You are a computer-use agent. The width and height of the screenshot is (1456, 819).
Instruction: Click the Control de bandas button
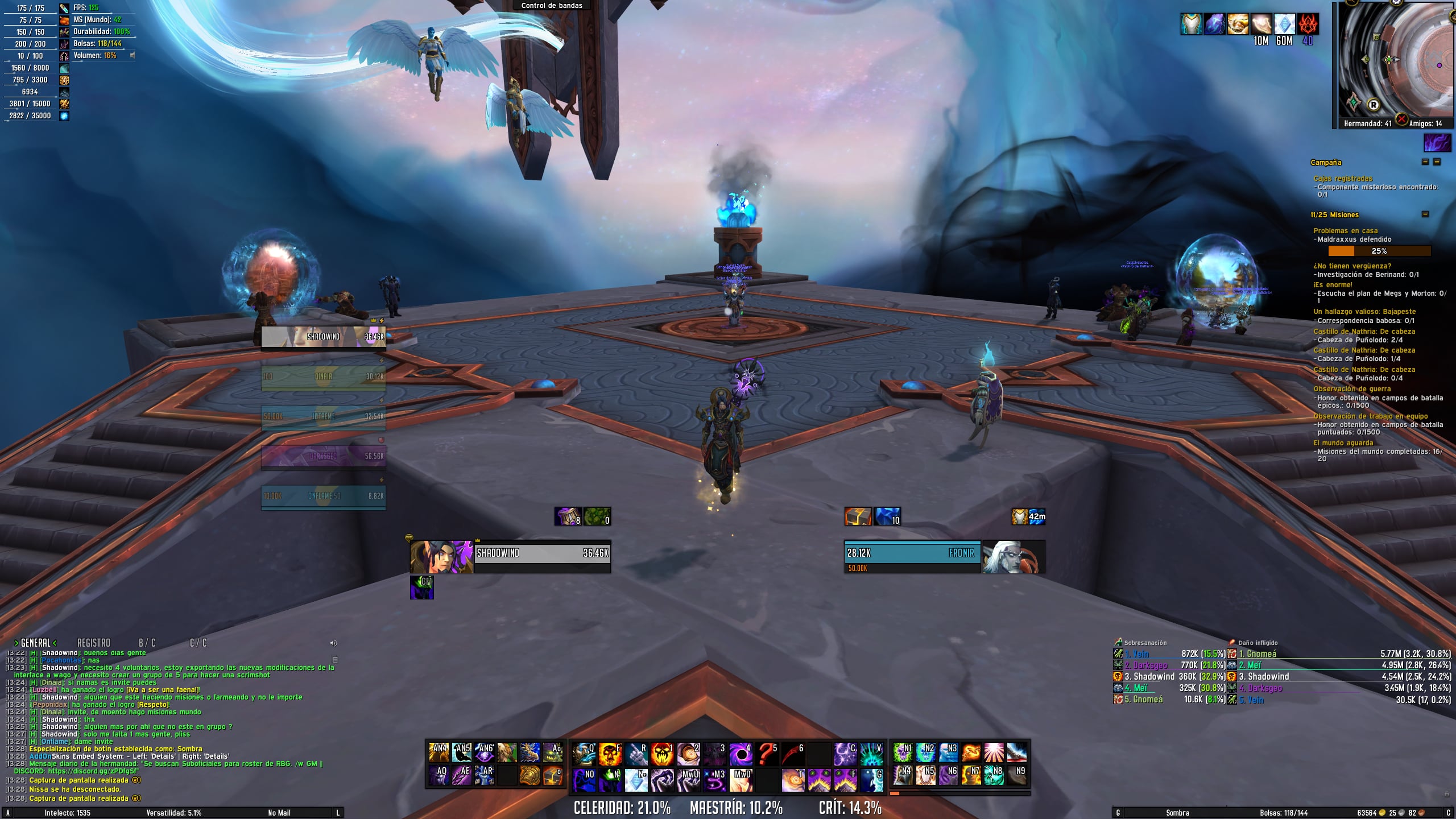point(551,6)
